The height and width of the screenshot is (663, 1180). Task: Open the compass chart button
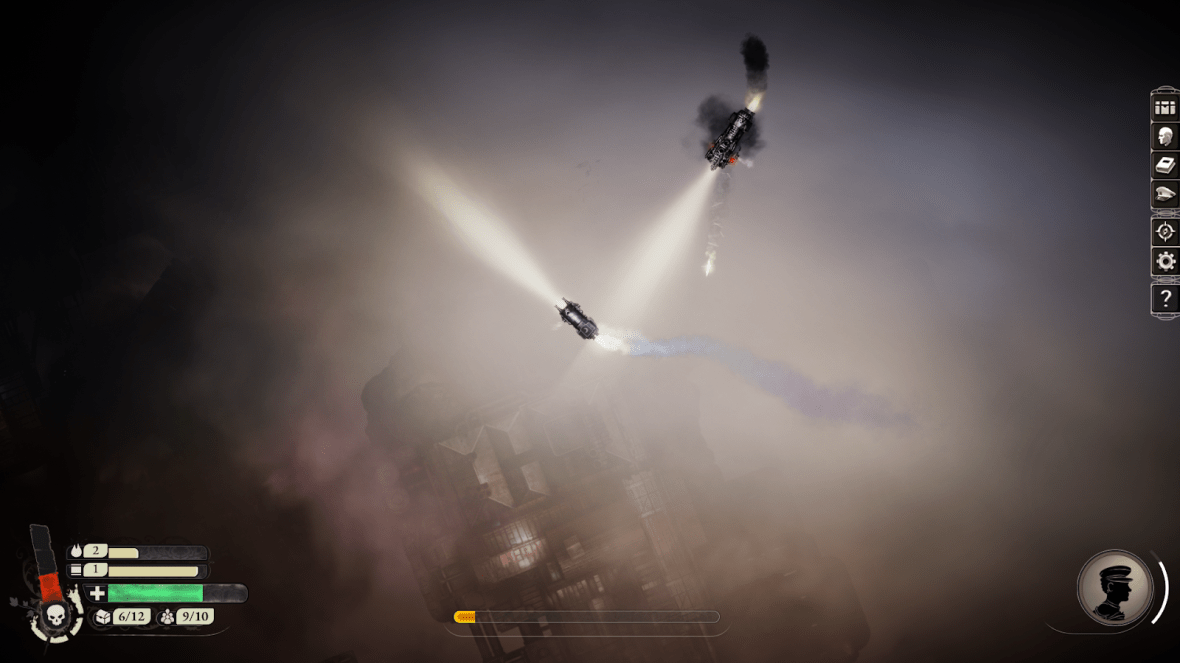(x=1164, y=232)
